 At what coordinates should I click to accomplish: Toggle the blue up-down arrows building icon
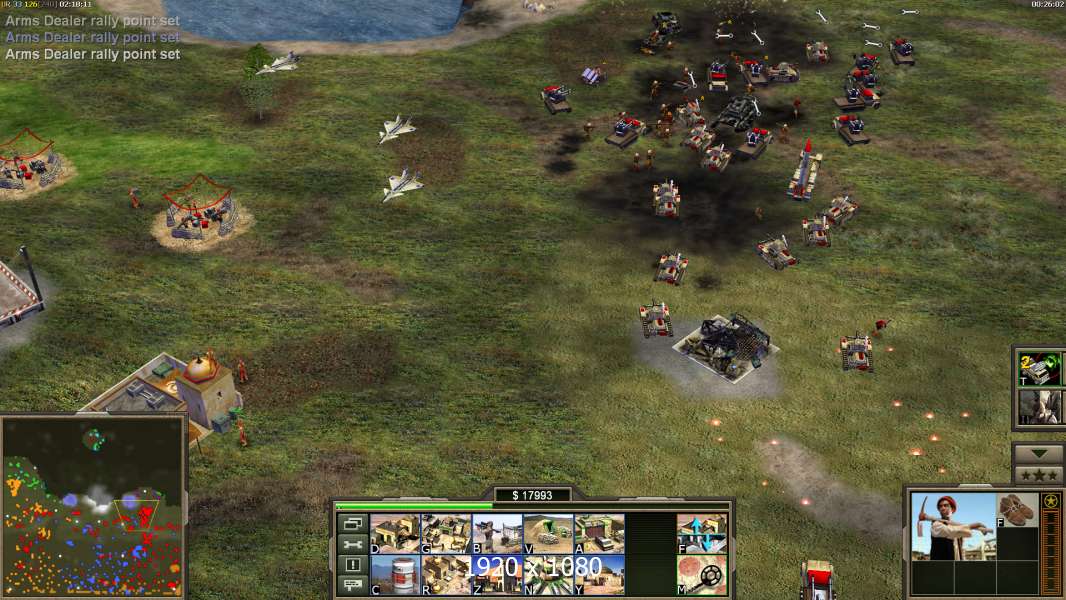click(702, 533)
